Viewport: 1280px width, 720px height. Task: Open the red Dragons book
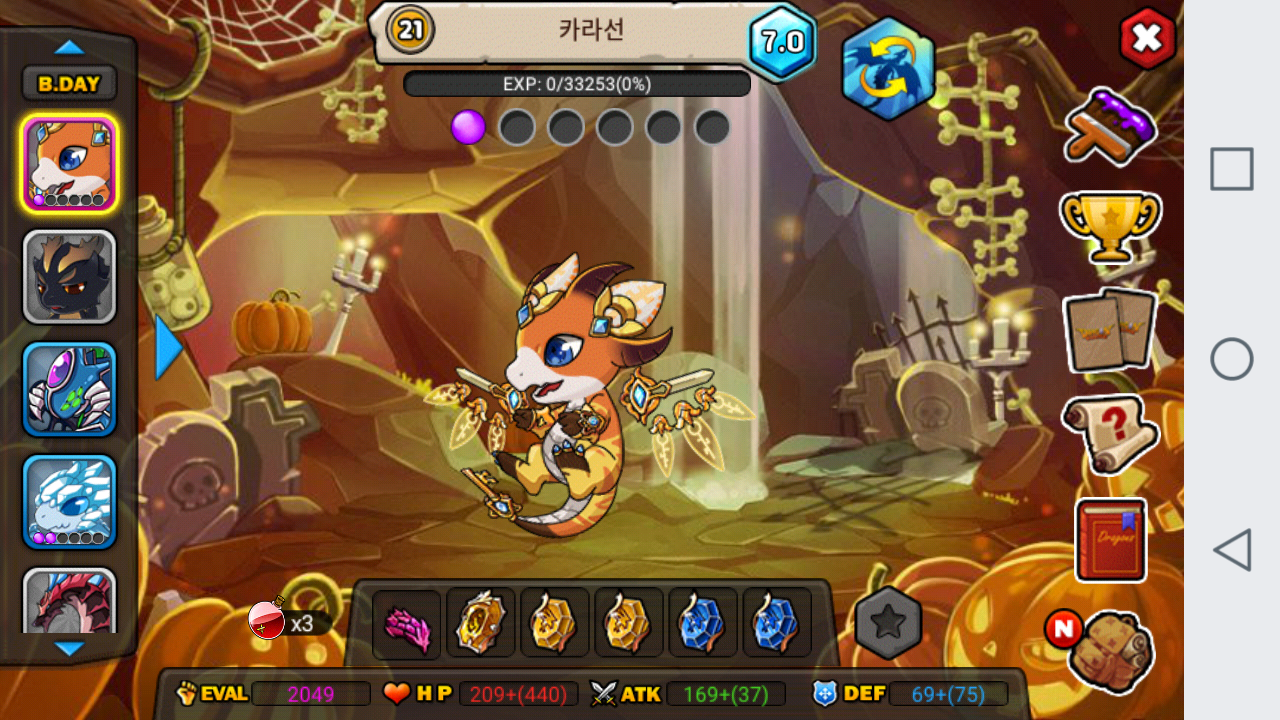coord(1110,540)
